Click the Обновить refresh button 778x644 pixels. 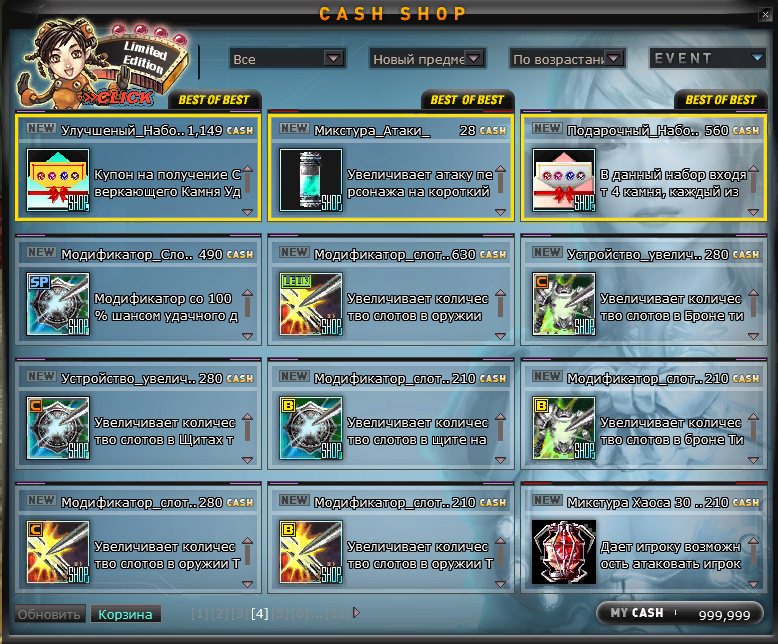point(48,614)
